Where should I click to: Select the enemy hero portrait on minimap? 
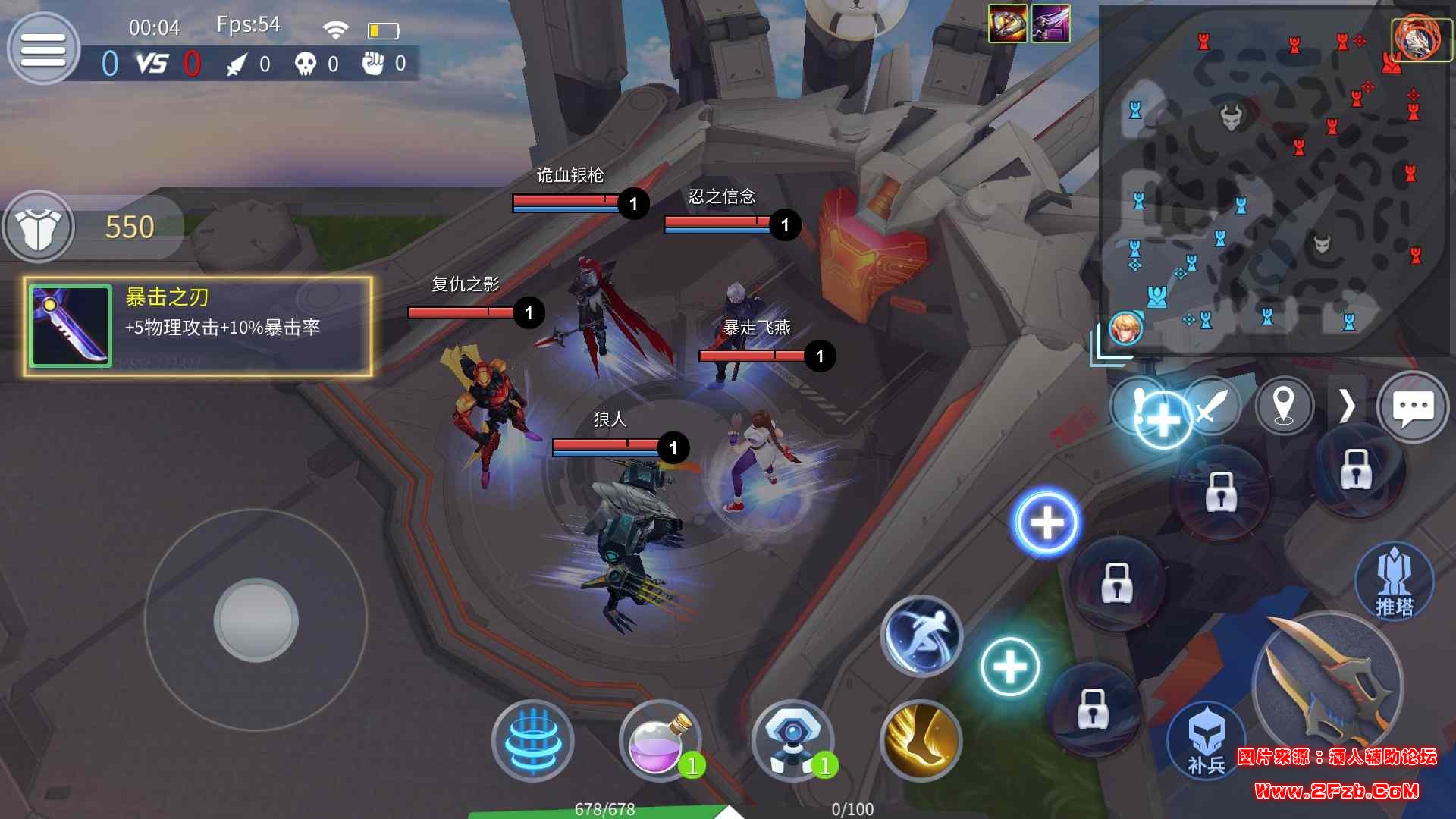(1420, 38)
